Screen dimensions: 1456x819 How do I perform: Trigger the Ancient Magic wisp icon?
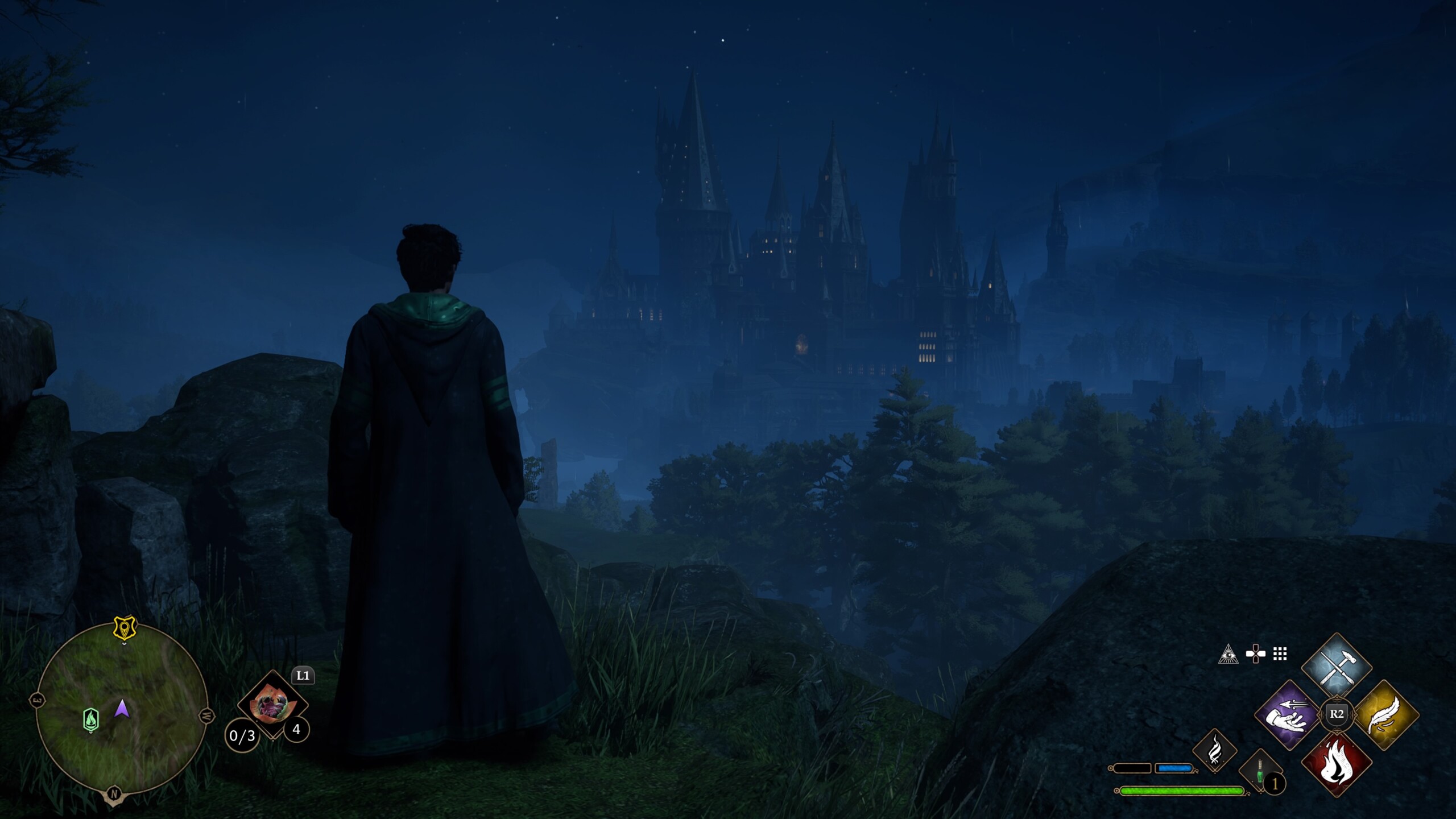pyautogui.click(x=1214, y=750)
